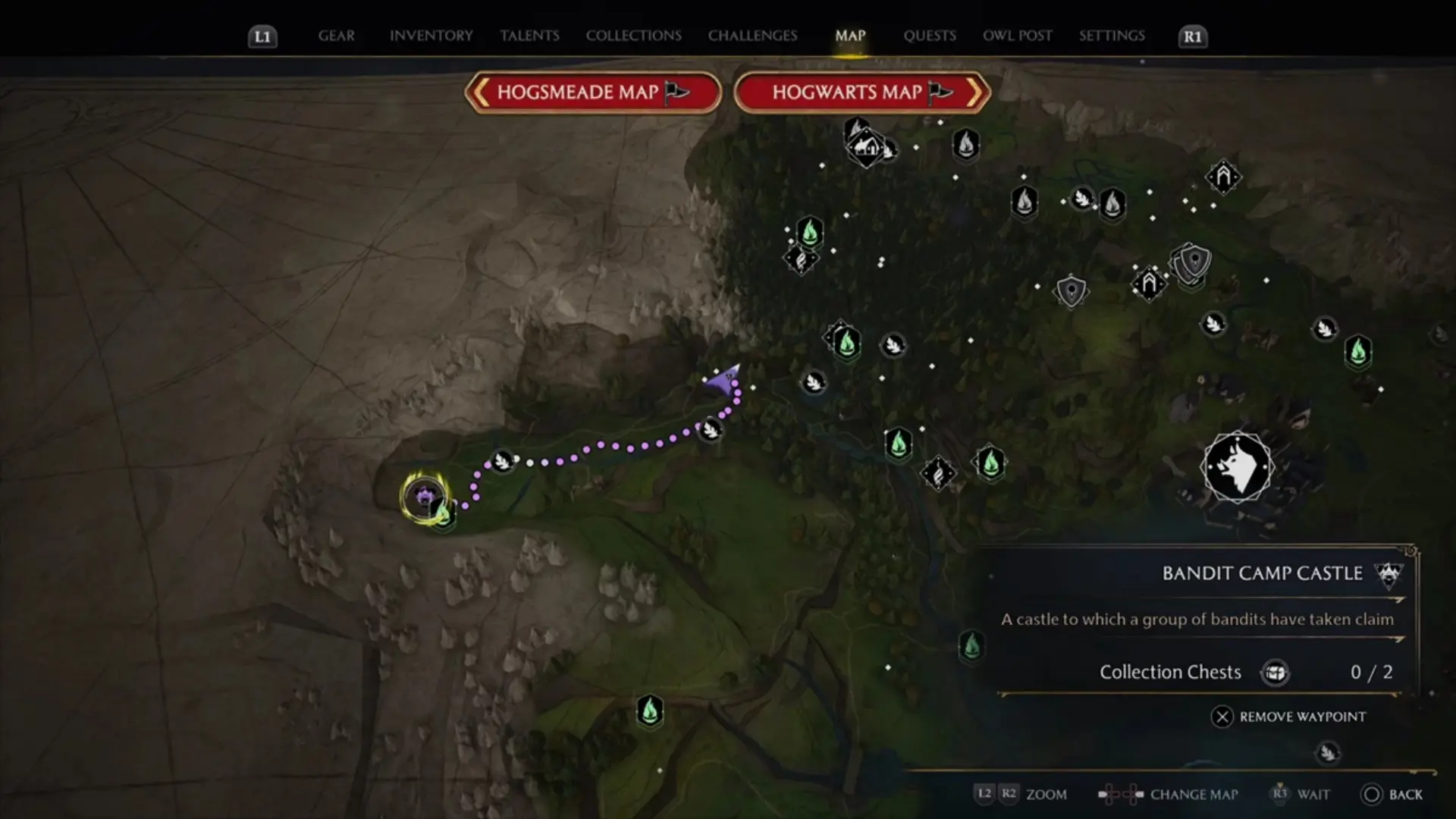Screen dimensions: 1456x819
Task: Click the large wolf Bandit Camp Castle map icon
Action: 1238,467
